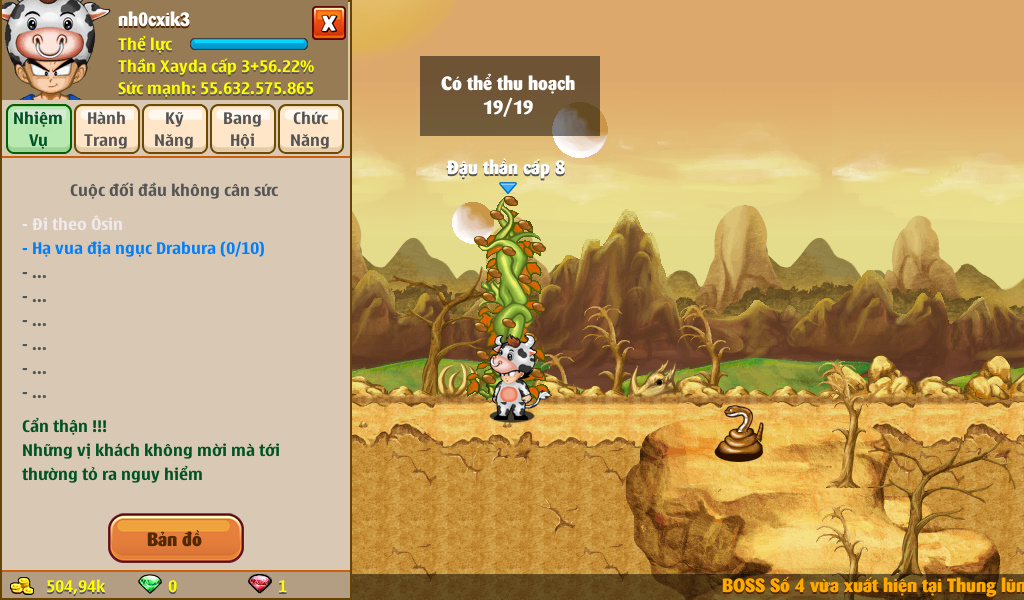Select the Kỹ Năng tab
This screenshot has width=1024, height=600.
(174, 129)
